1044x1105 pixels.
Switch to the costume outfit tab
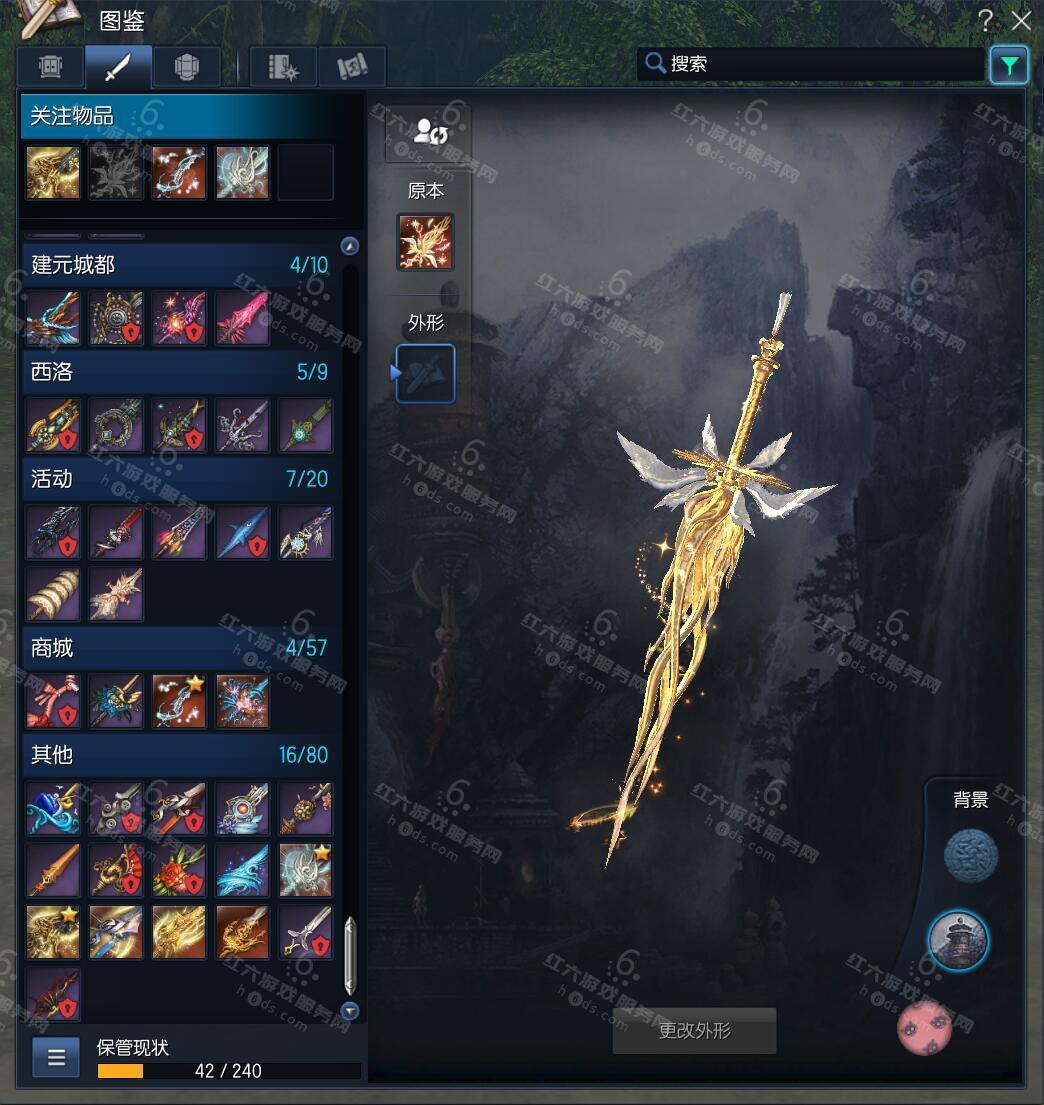pyautogui.click(x=50, y=67)
